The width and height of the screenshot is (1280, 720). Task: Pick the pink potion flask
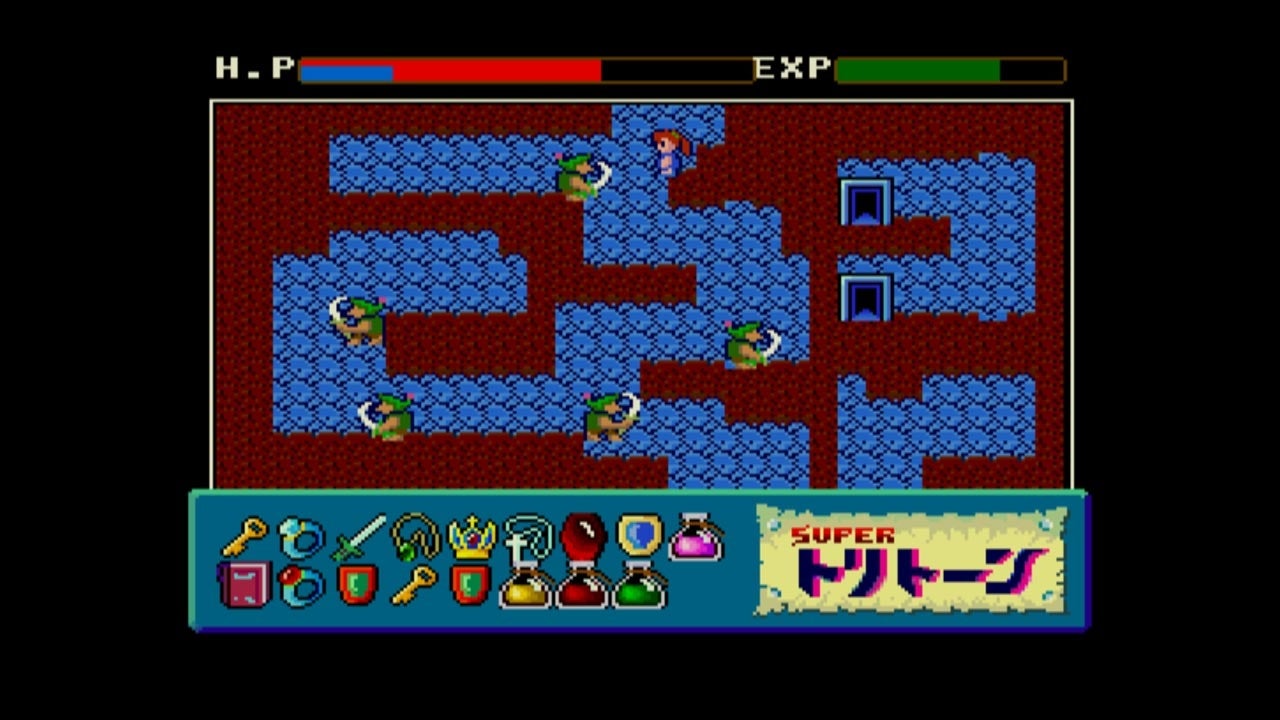pyautogui.click(x=693, y=539)
